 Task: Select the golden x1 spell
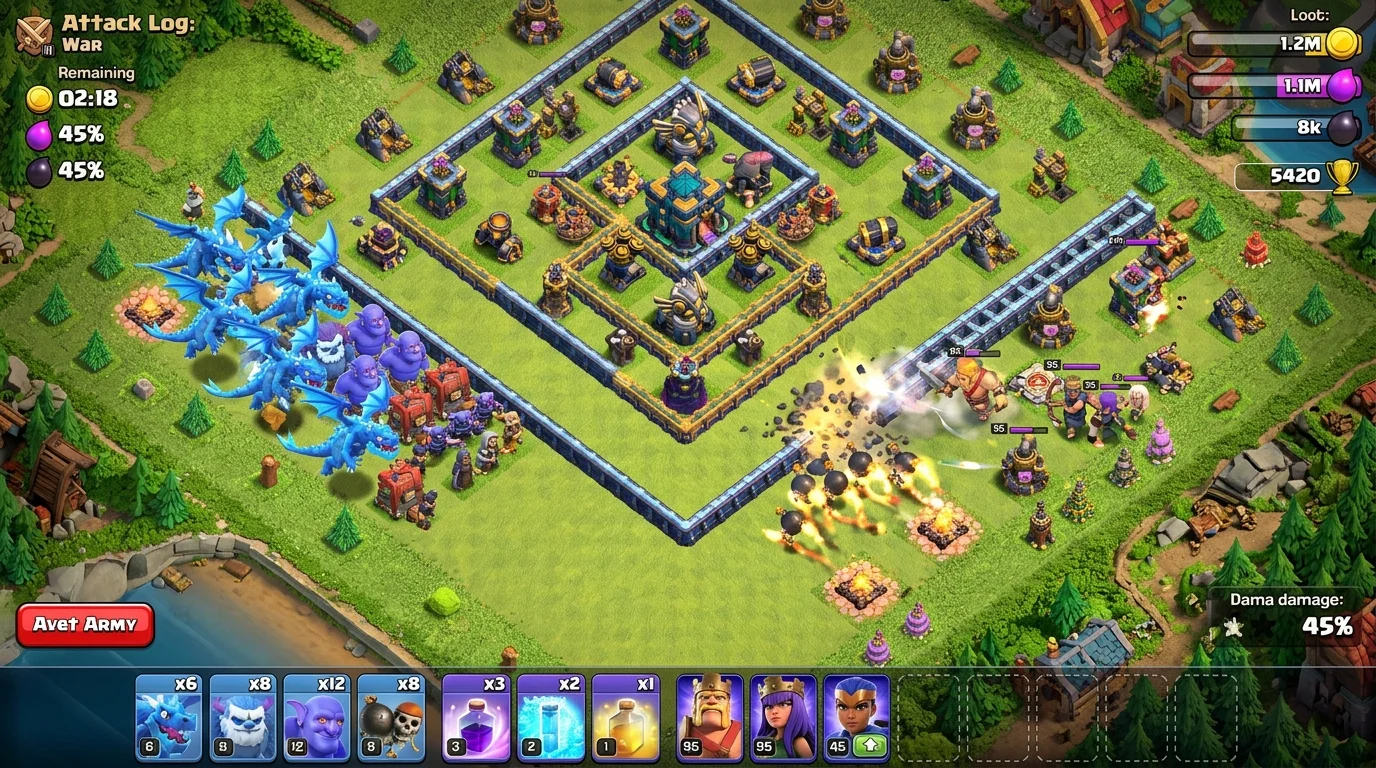coord(625,714)
